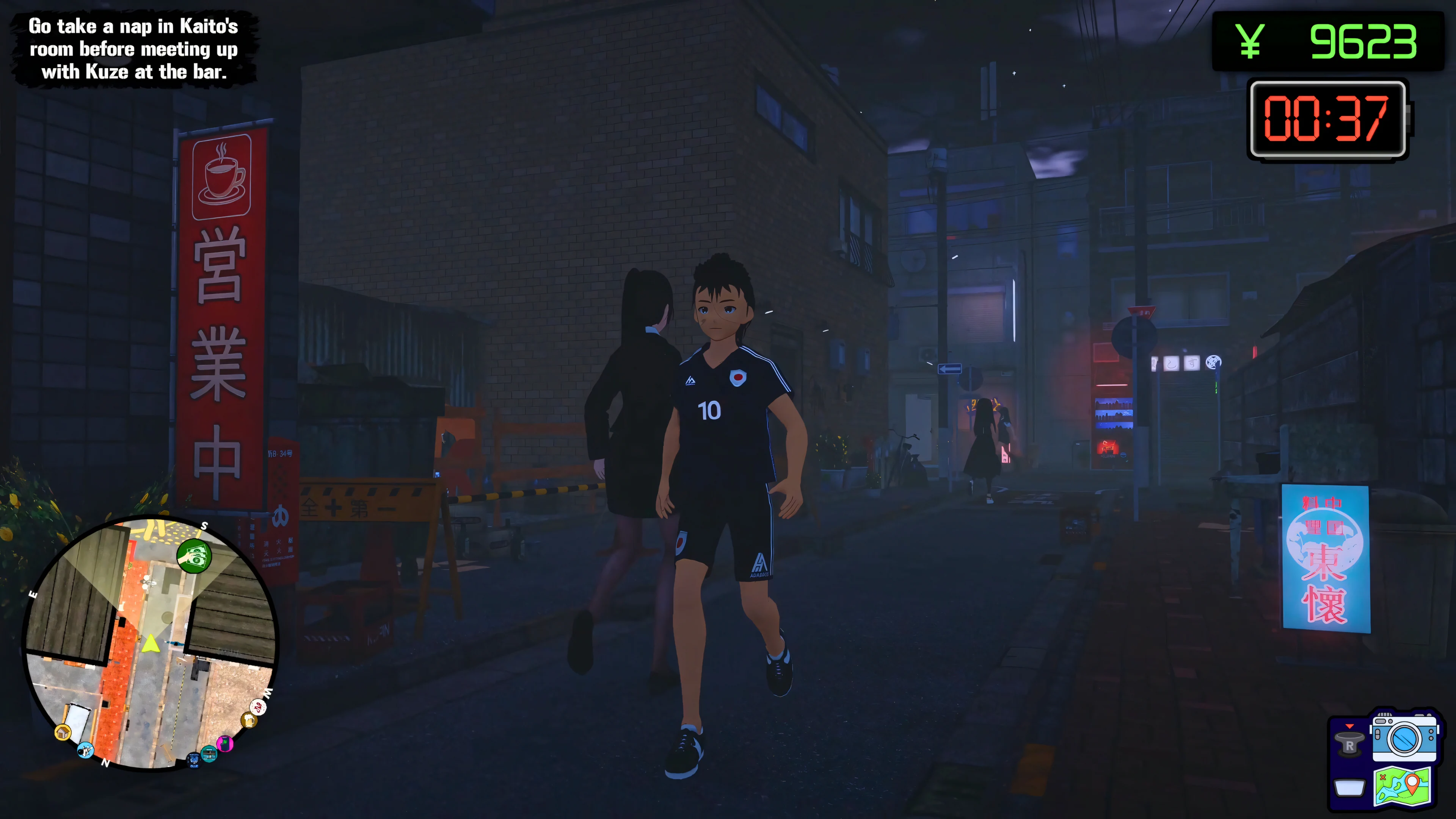1456x819 pixels.
Task: Activate the red arrow above the R button
Action: pyautogui.click(x=1350, y=726)
